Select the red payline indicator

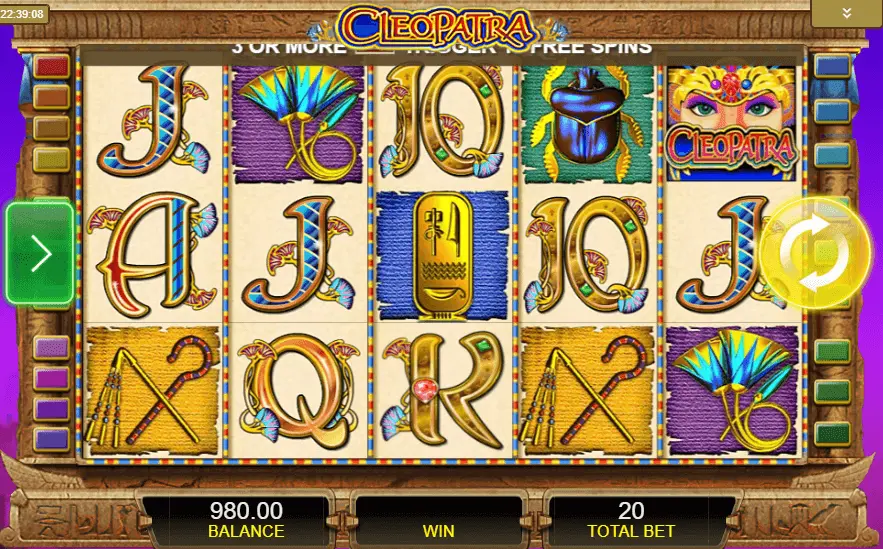pos(51,67)
